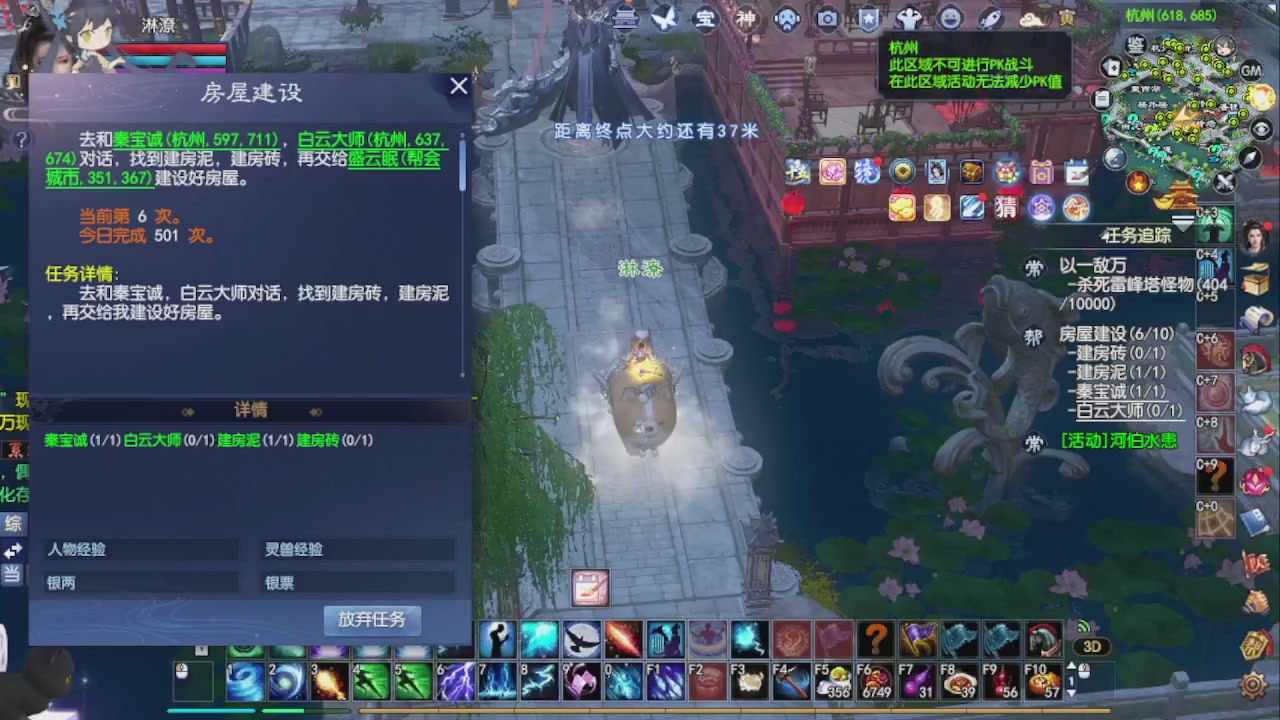Screen dimensions: 1280x720
Task: Click the camera screenshot icon
Action: coord(827,19)
